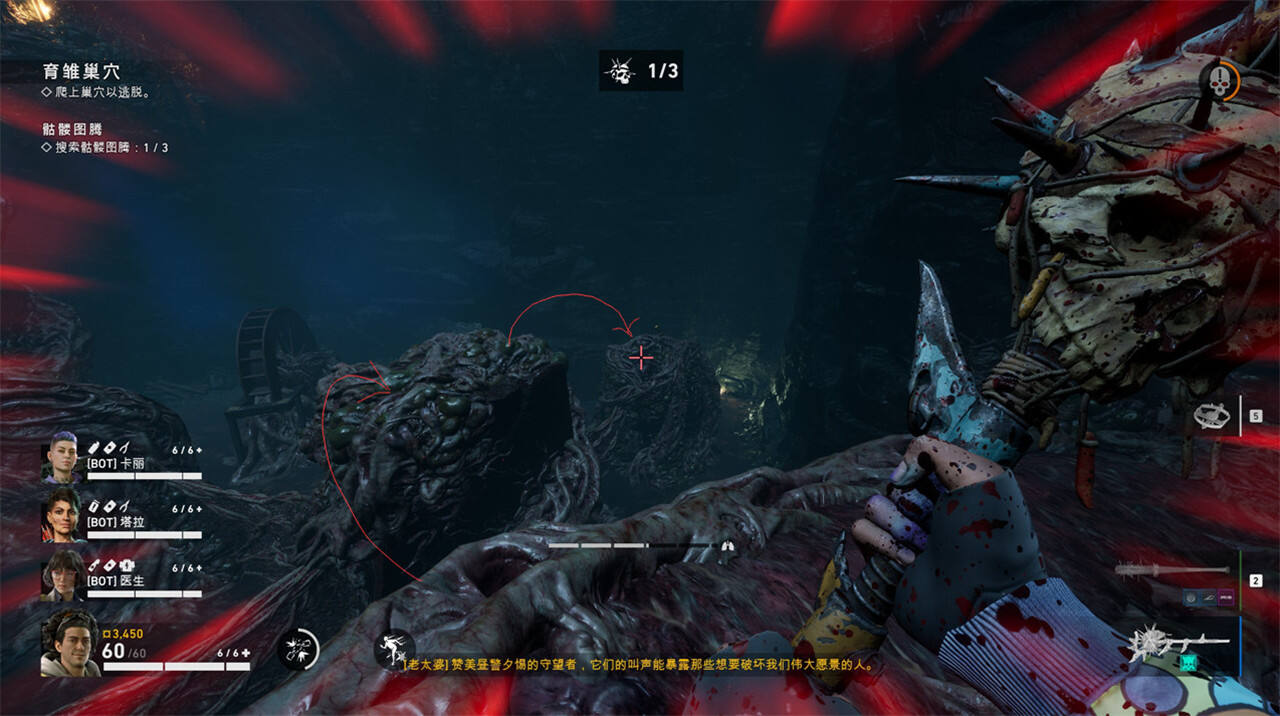Select the skull totem counter icon

tap(620, 71)
